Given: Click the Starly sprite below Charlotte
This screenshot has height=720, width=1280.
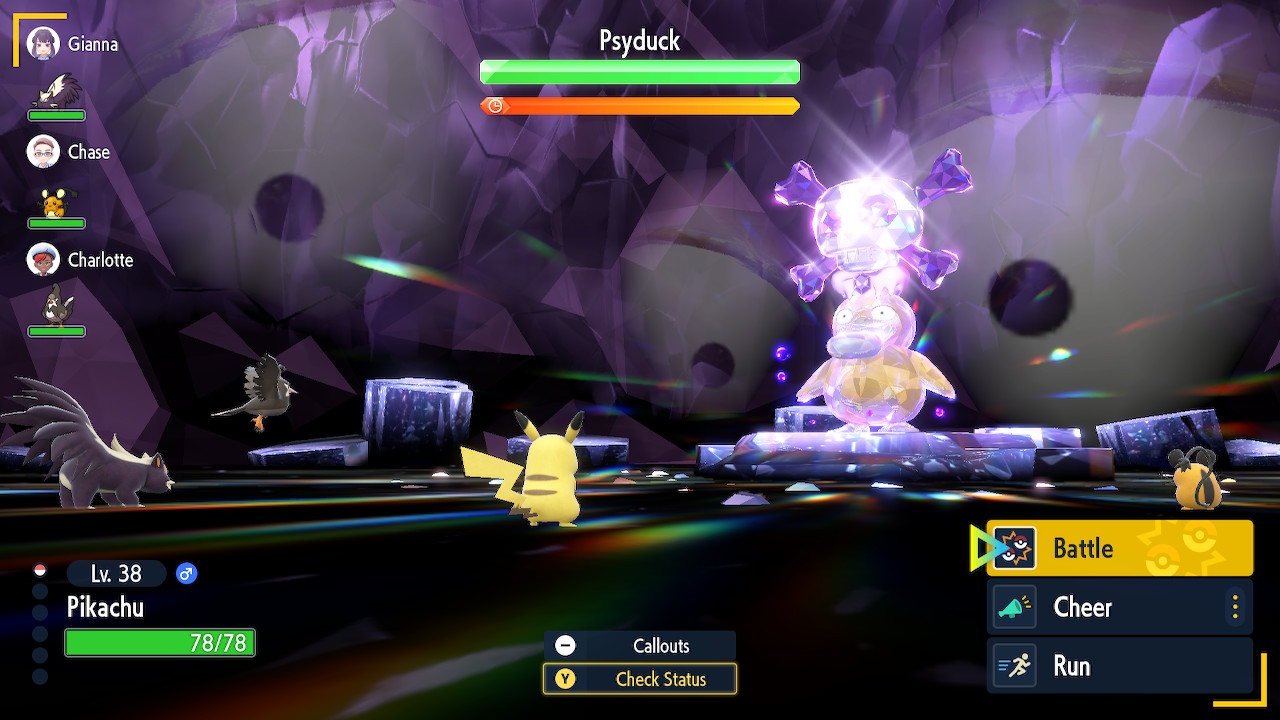Looking at the screenshot, I should [56, 303].
